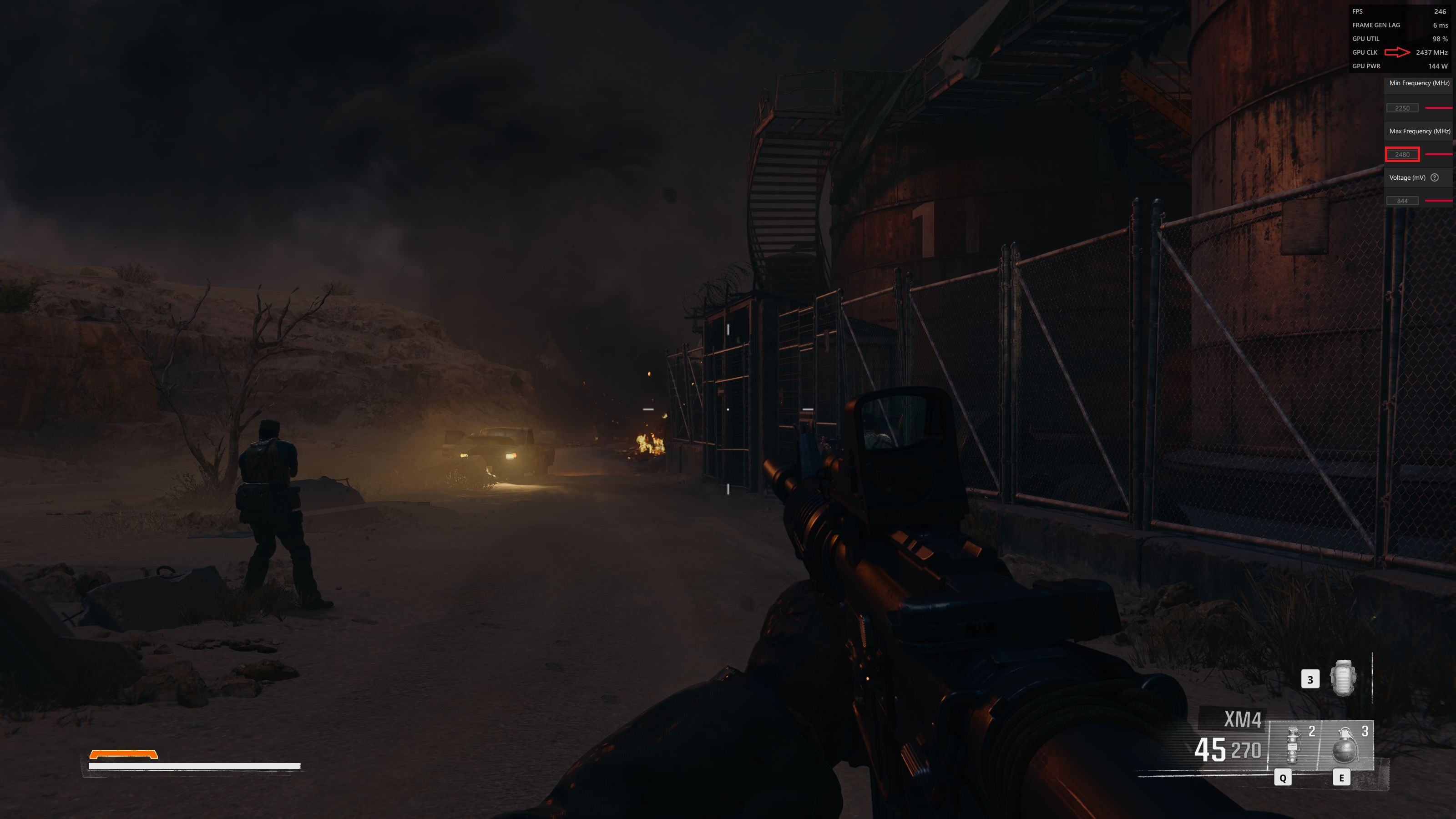1456x819 pixels.
Task: Select the tactical grenade canister slot
Action: pyautogui.click(x=1294, y=745)
